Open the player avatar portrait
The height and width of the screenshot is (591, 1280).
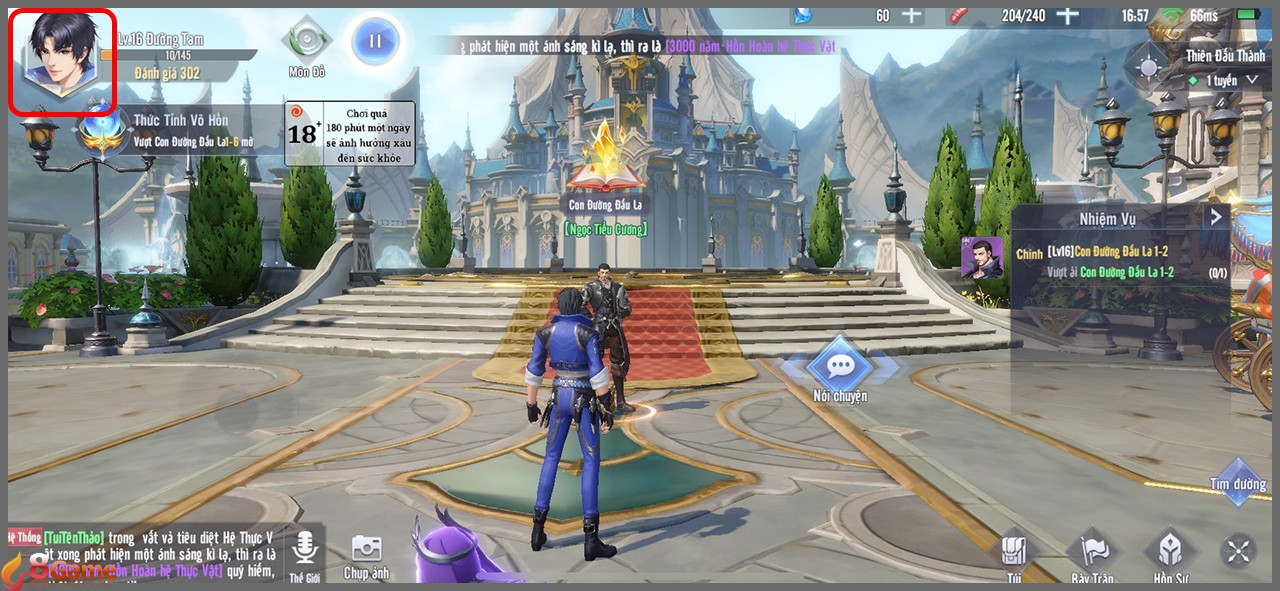click(x=62, y=58)
